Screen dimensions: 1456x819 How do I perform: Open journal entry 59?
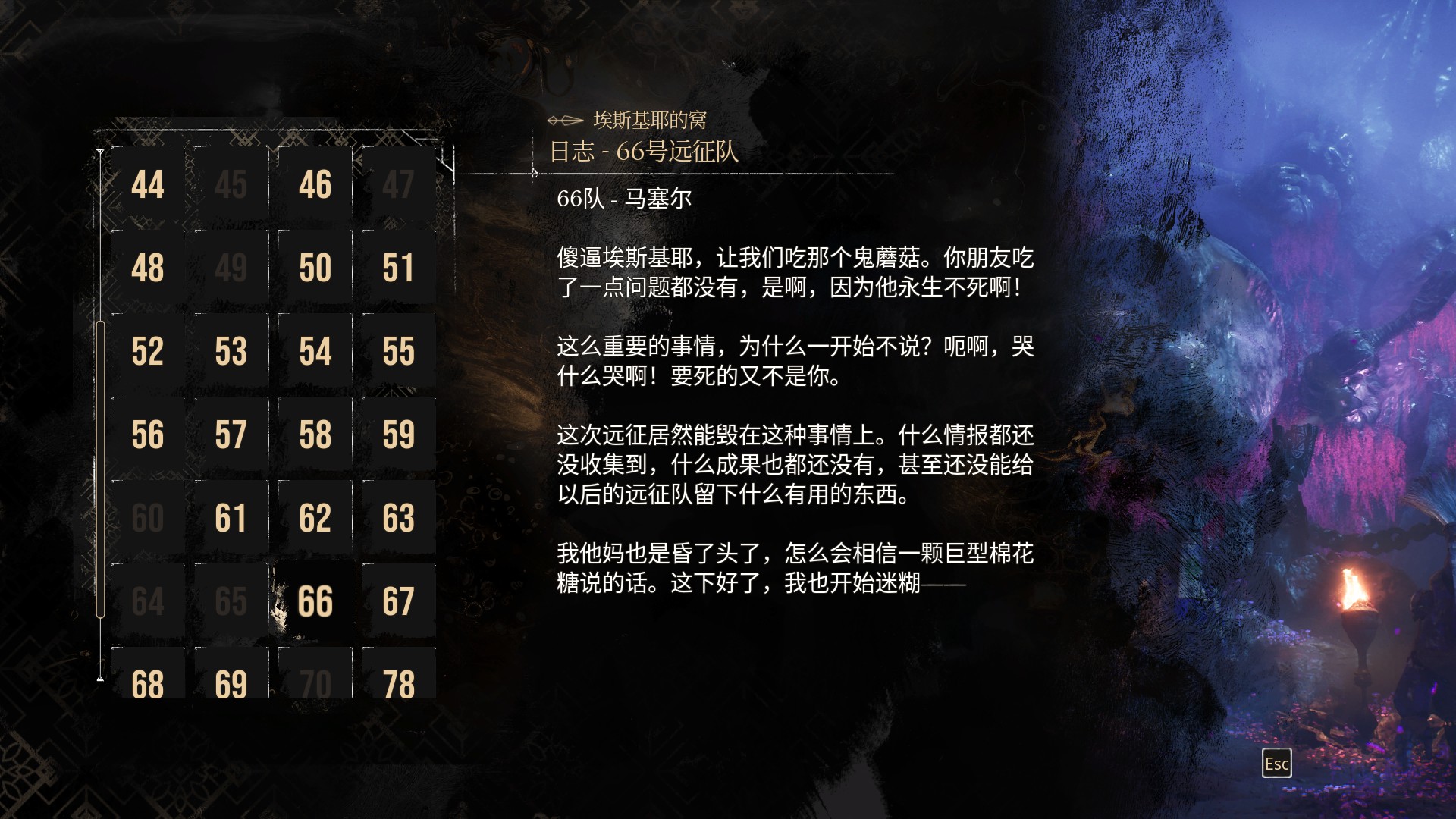[x=399, y=434]
